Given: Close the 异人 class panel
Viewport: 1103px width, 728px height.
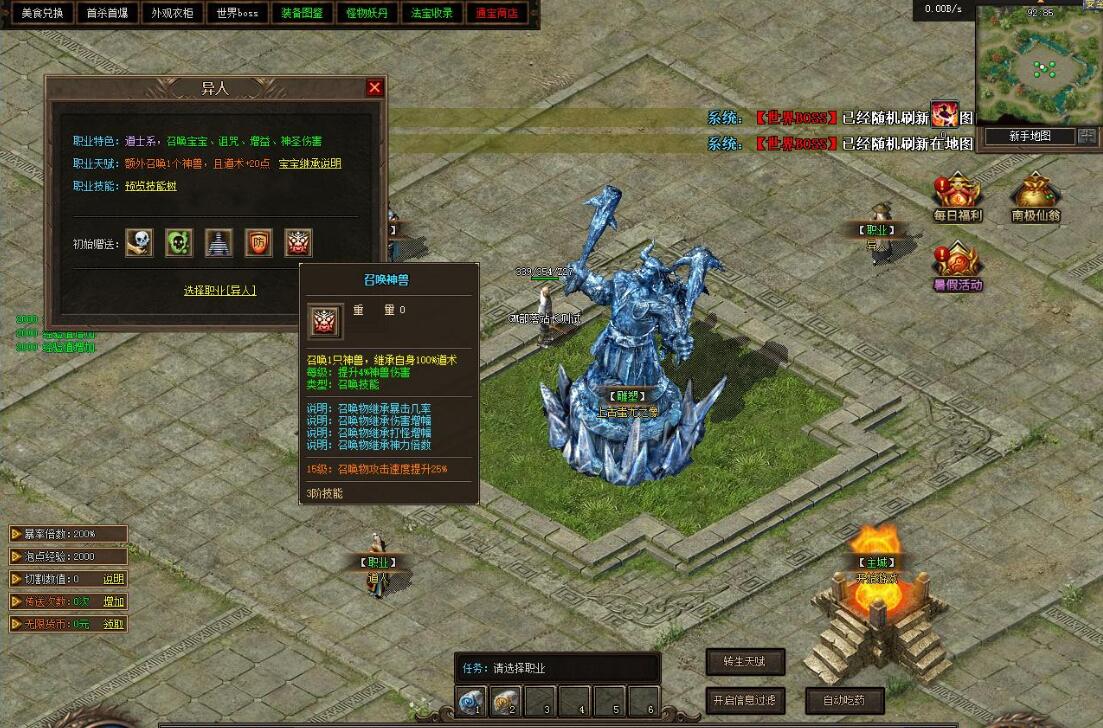Looking at the screenshot, I should 375,88.
